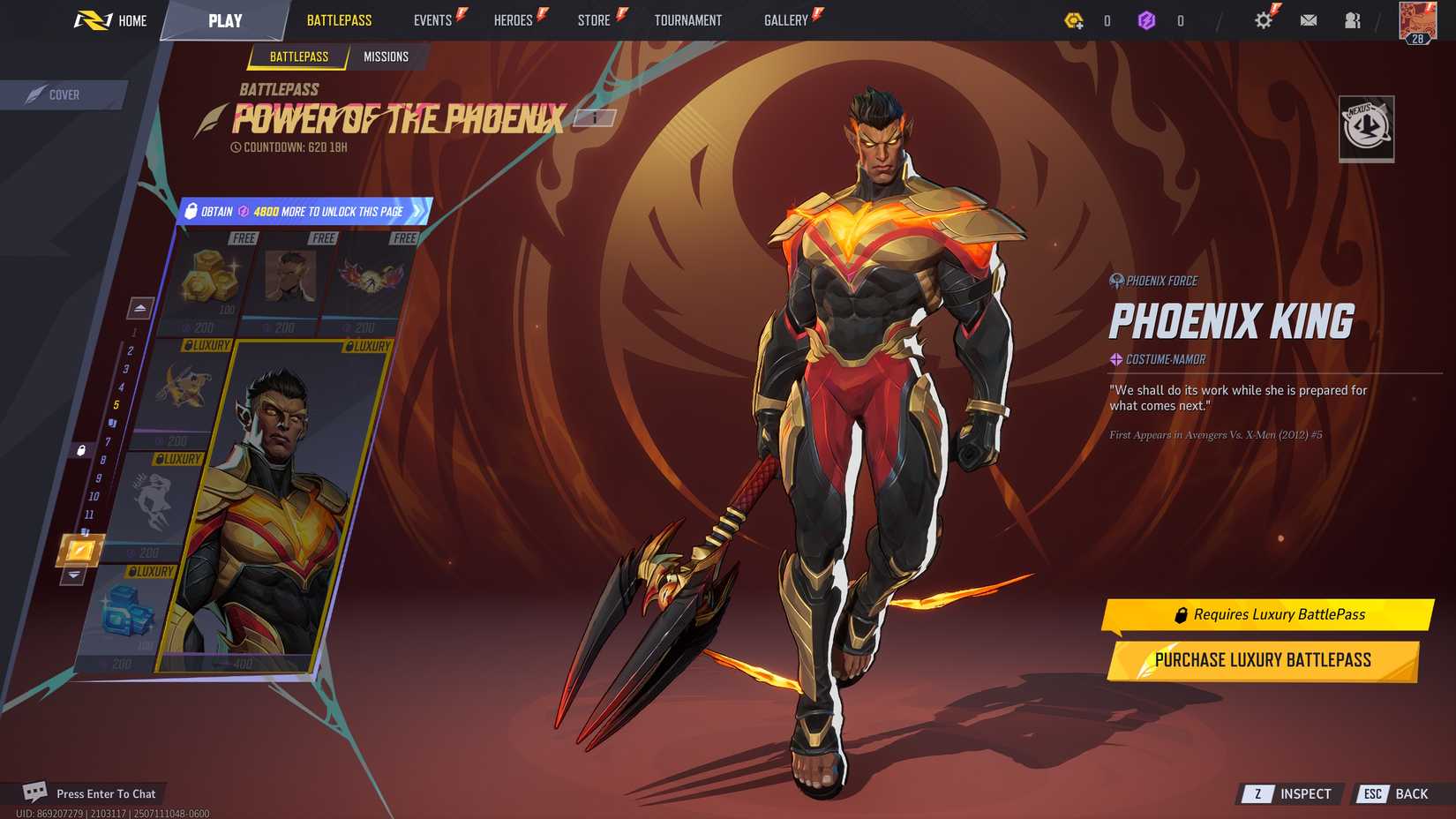This screenshot has height=819, width=1456.
Task: Select battlepass page 11
Action: pos(90,513)
